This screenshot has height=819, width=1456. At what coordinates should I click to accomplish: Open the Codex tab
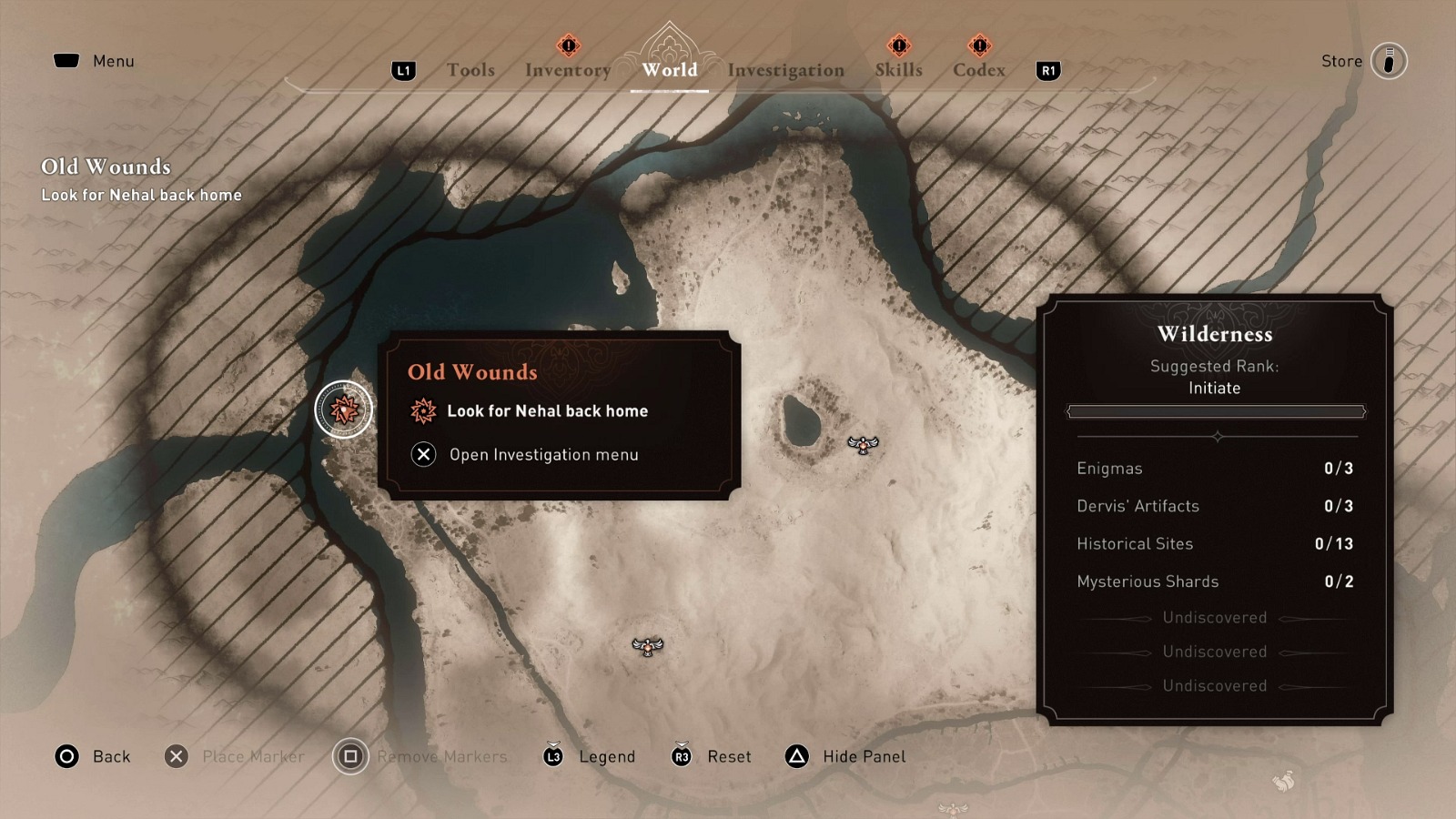pos(978,69)
